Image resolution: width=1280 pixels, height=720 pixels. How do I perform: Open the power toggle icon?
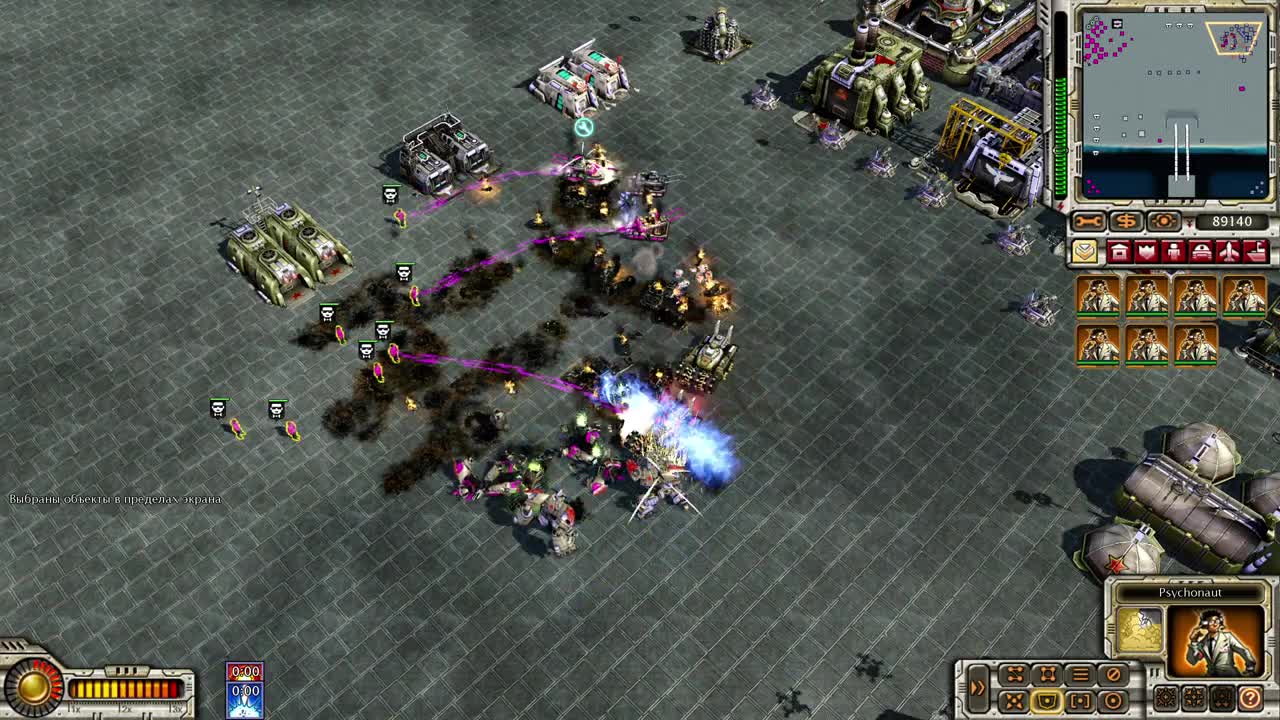(x=1163, y=222)
